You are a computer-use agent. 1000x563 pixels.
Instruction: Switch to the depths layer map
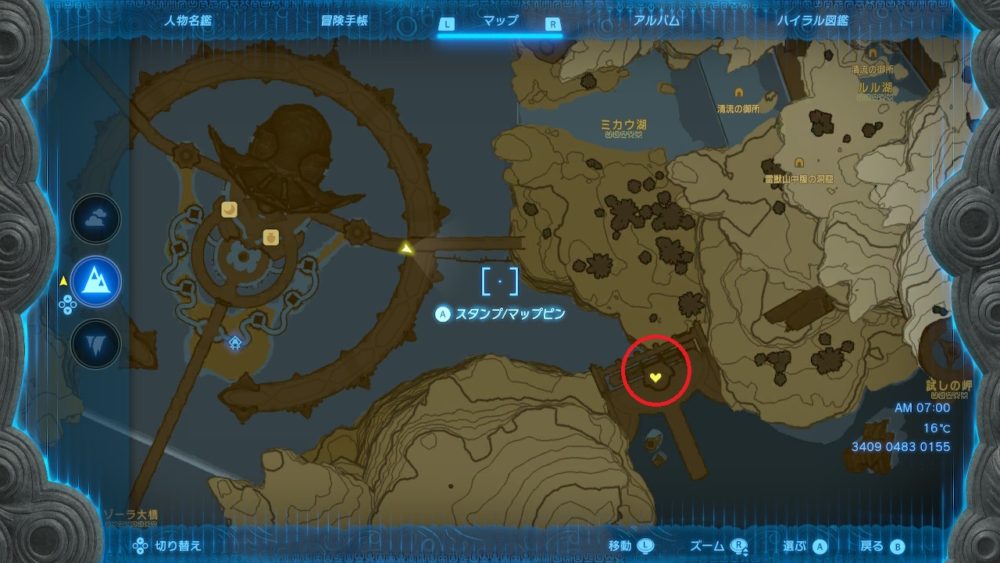[x=96, y=343]
